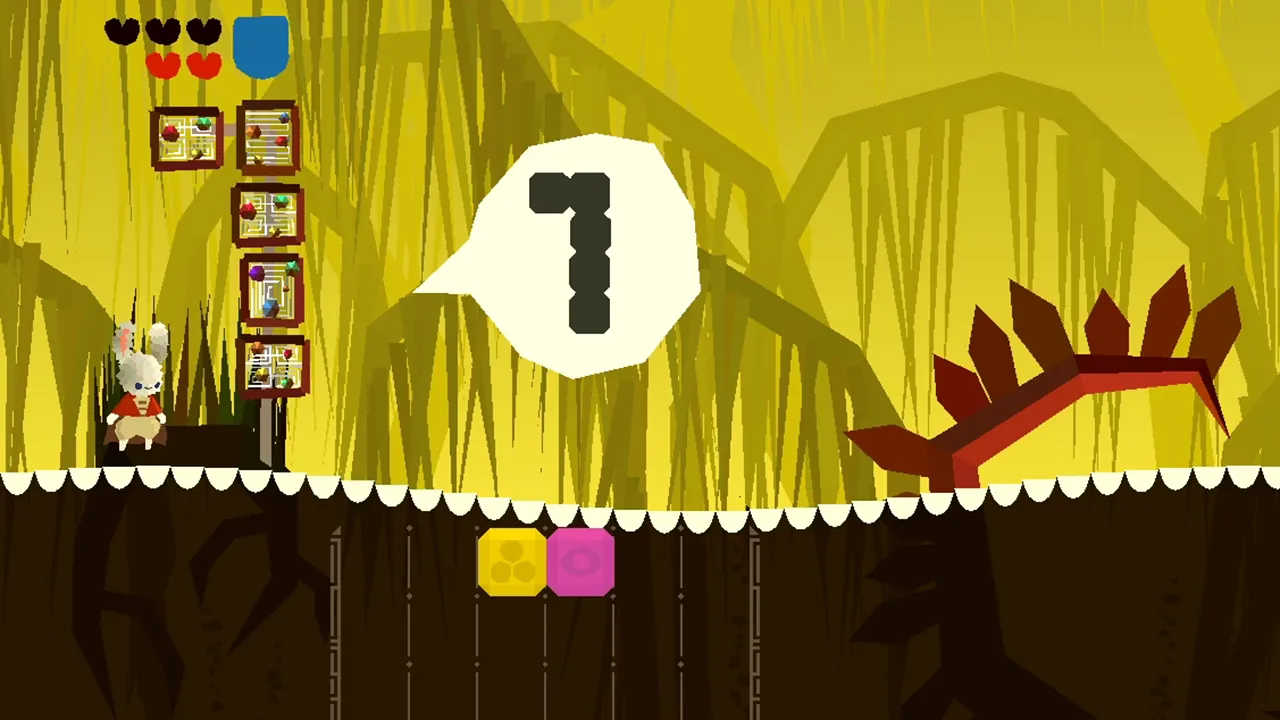This screenshot has height=720, width=1280.
Task: Click the yellow gem block with three circles
Action: coord(513,563)
